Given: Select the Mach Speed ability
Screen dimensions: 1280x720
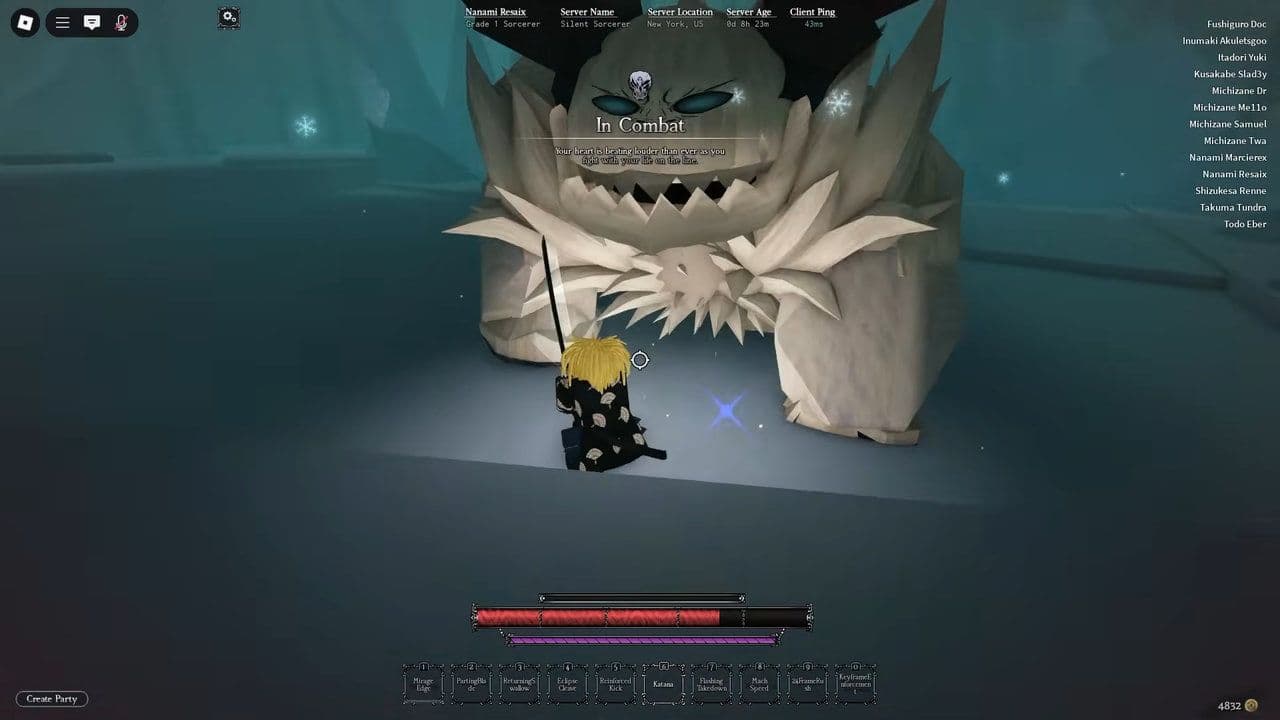Looking at the screenshot, I should 759,684.
